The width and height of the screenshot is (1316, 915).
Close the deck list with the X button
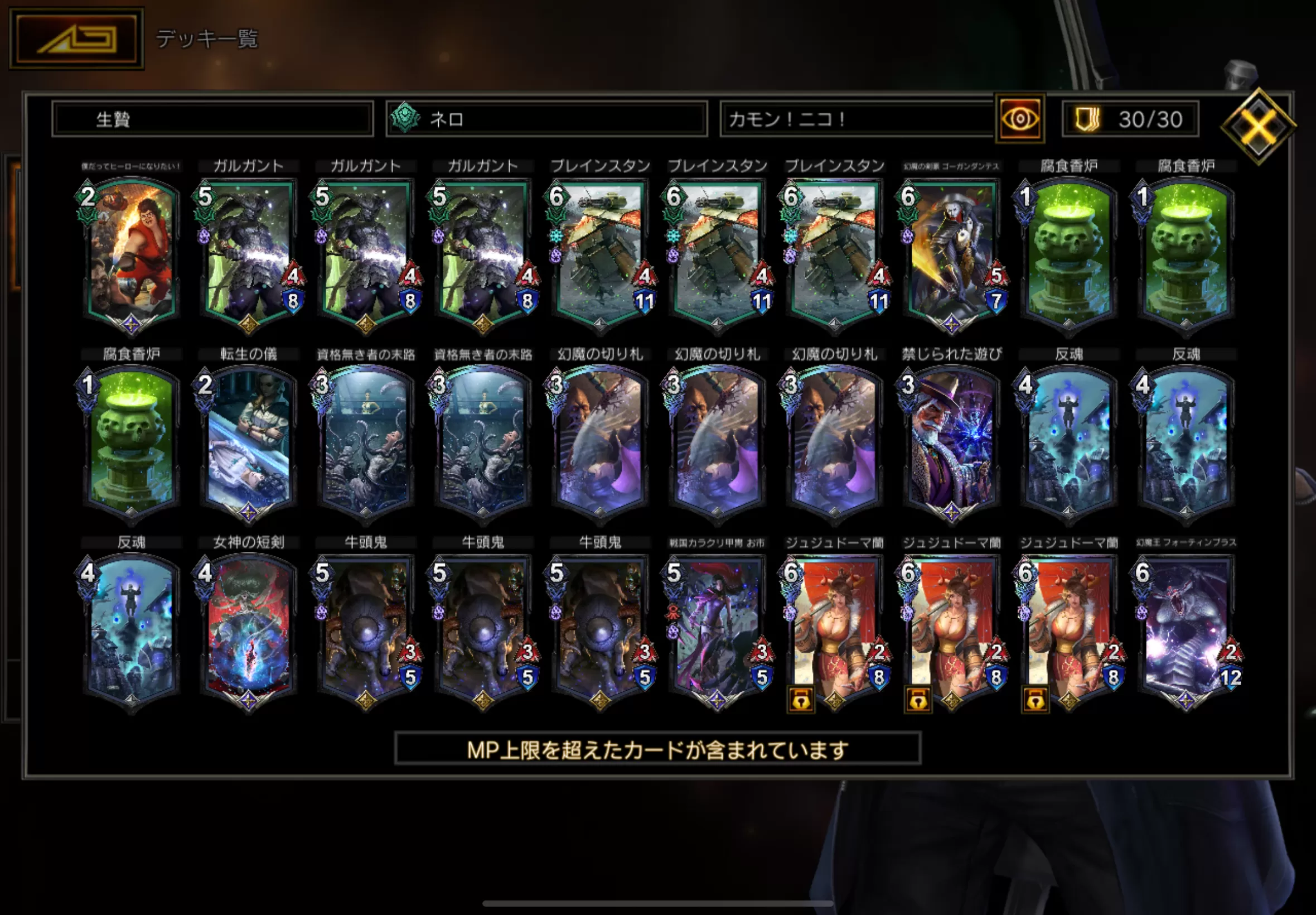coord(1258,126)
